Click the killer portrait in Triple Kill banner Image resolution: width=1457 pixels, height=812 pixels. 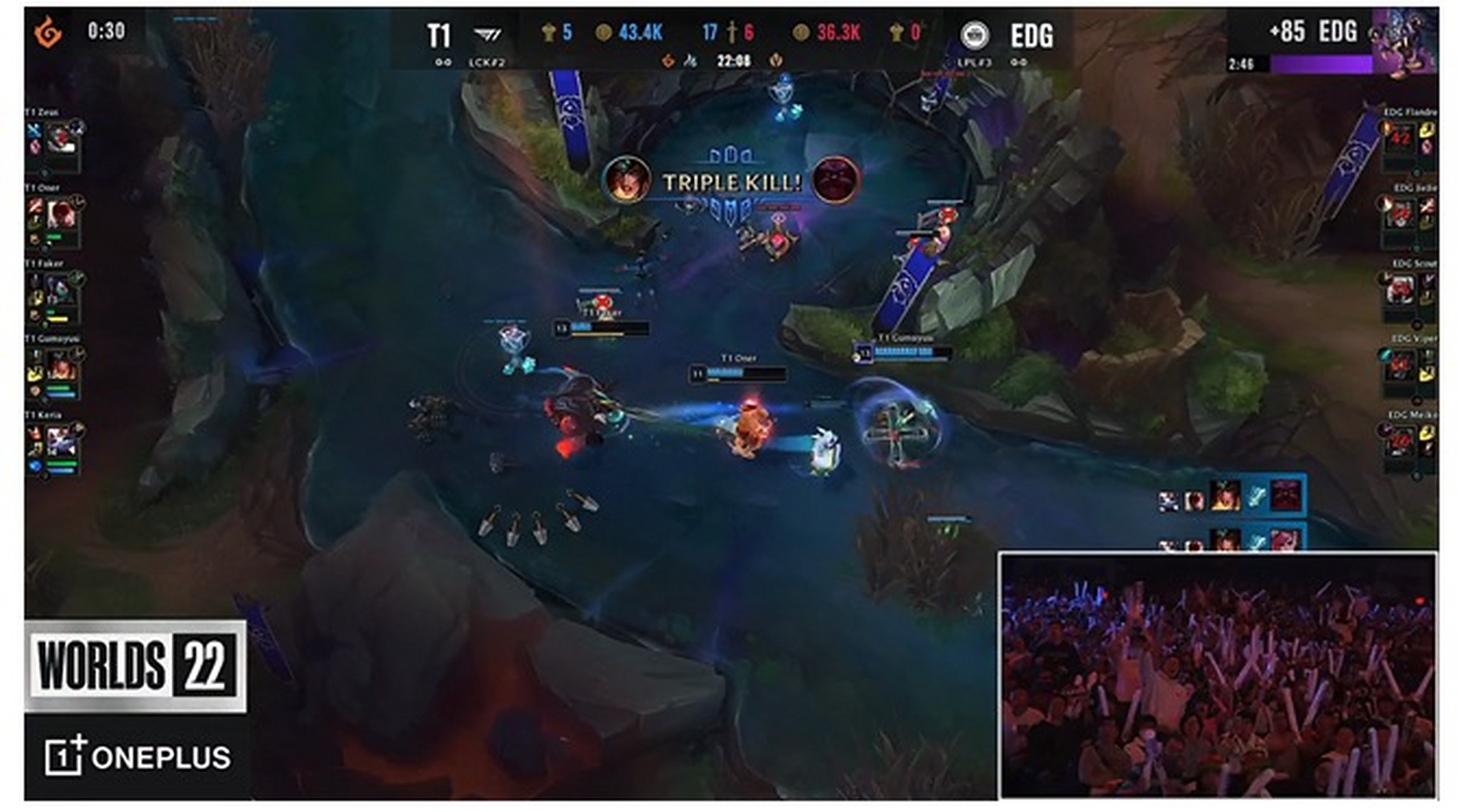(626, 180)
